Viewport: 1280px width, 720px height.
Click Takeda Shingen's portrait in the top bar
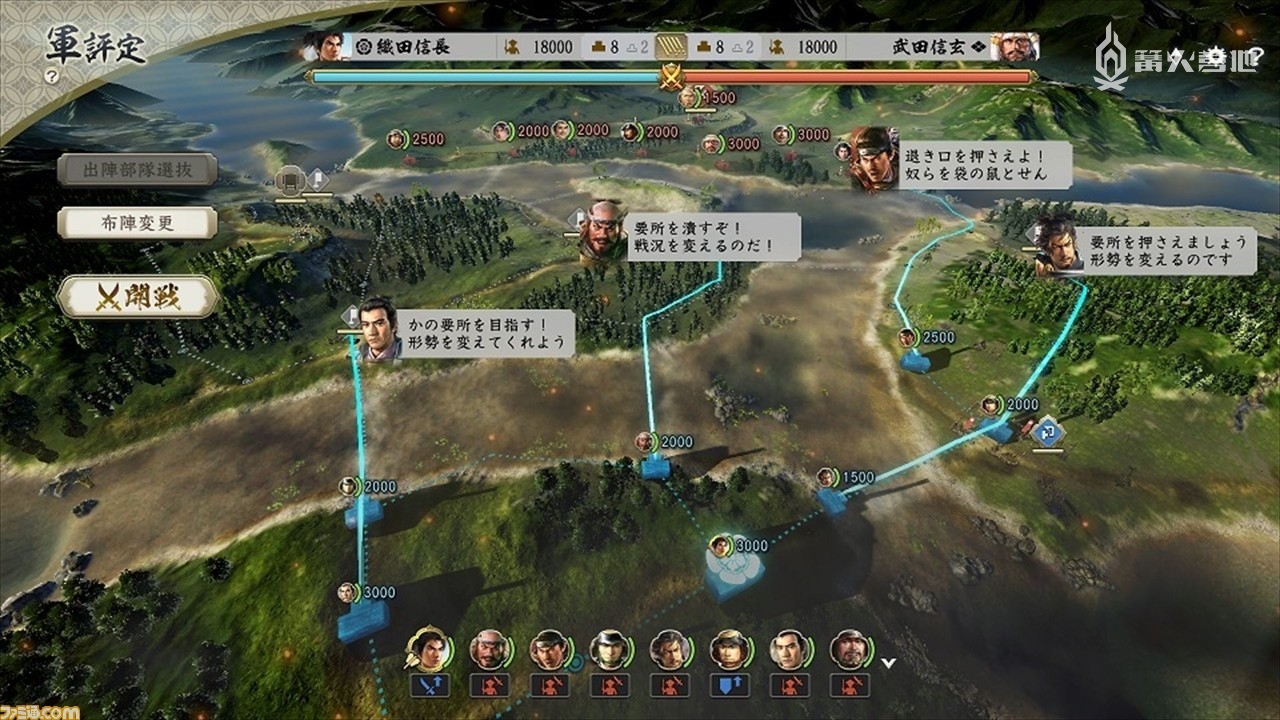pyautogui.click(x=1013, y=45)
